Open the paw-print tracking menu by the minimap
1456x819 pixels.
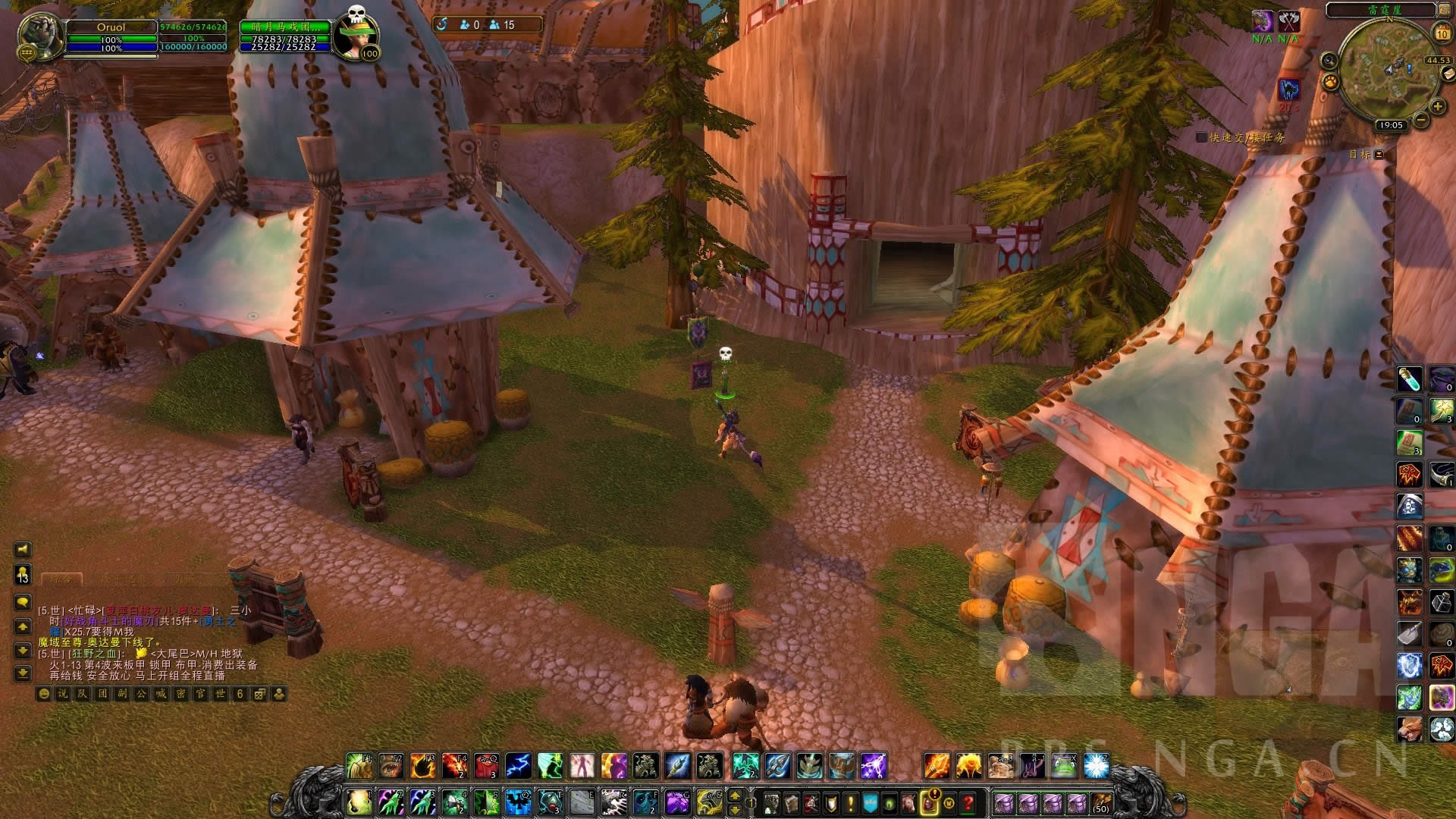coord(1330,82)
